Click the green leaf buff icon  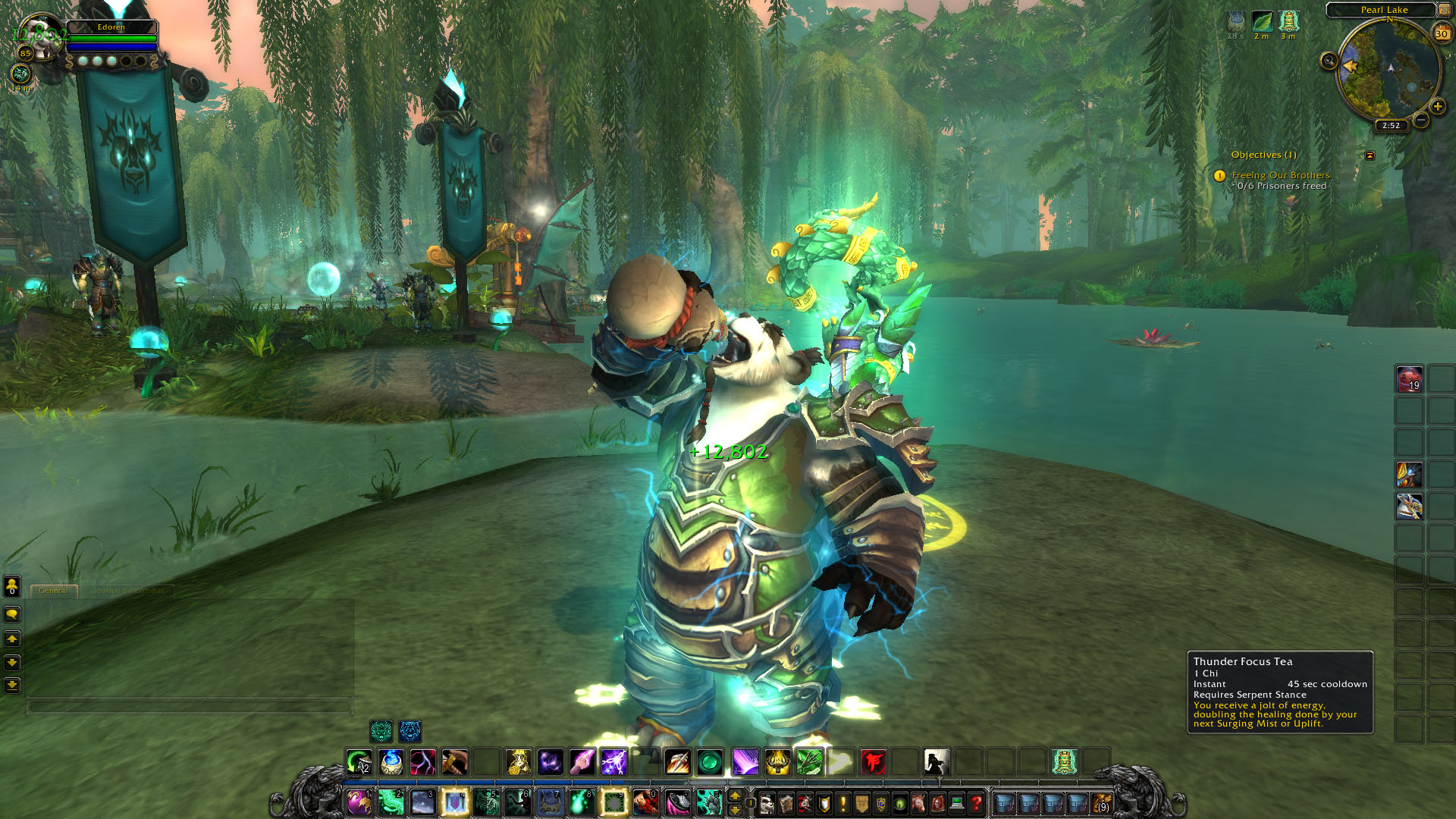(1262, 21)
